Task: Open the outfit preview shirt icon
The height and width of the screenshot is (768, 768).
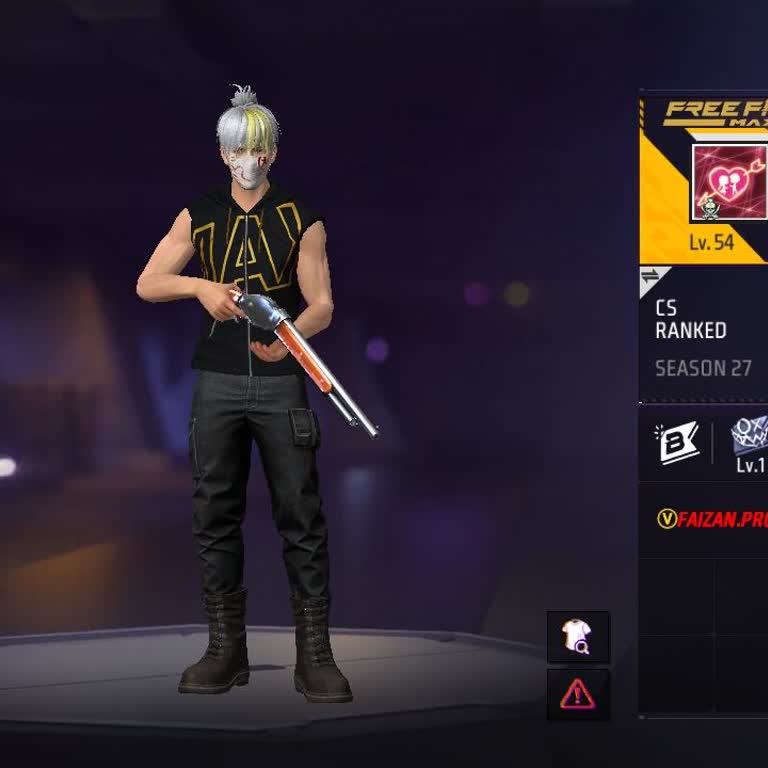Action: pyautogui.click(x=578, y=637)
